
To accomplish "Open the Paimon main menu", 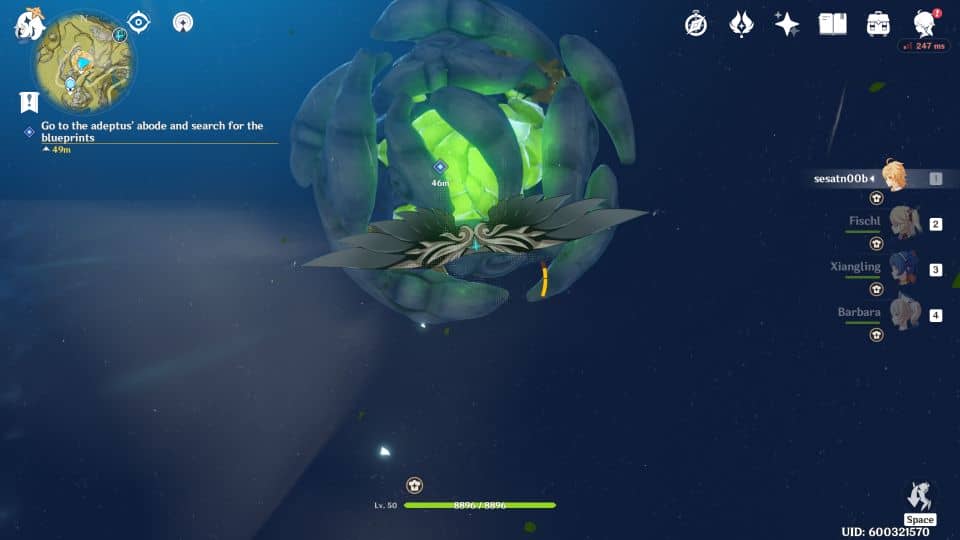I will 27,24.
